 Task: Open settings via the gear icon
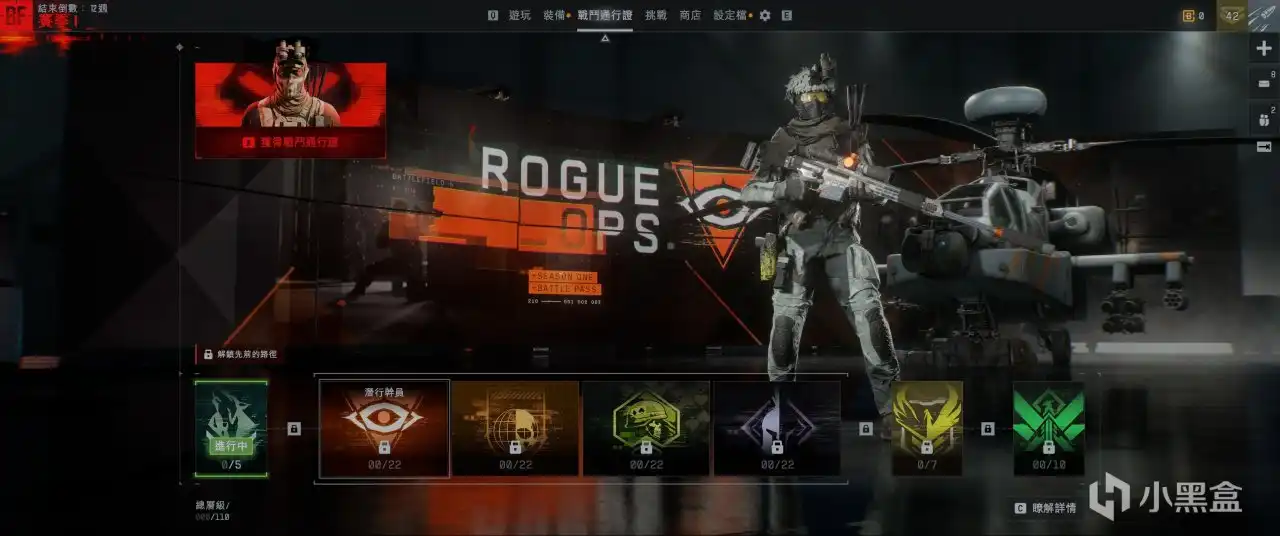click(x=765, y=15)
